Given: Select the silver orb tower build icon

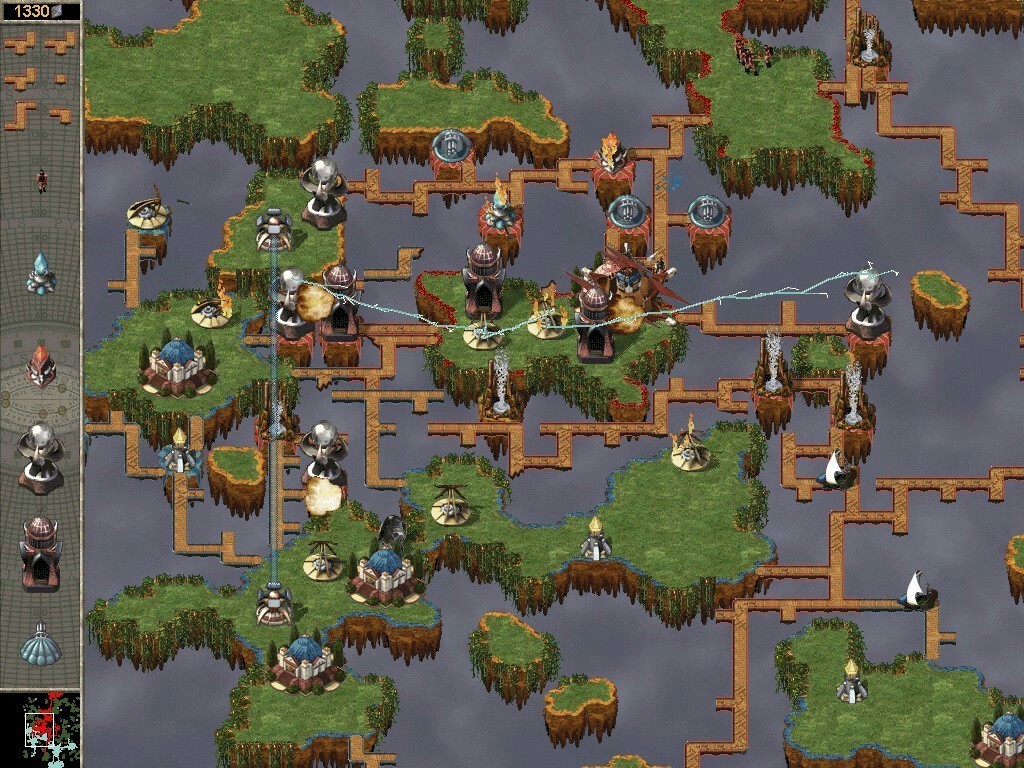Looking at the screenshot, I should pyautogui.click(x=41, y=456).
